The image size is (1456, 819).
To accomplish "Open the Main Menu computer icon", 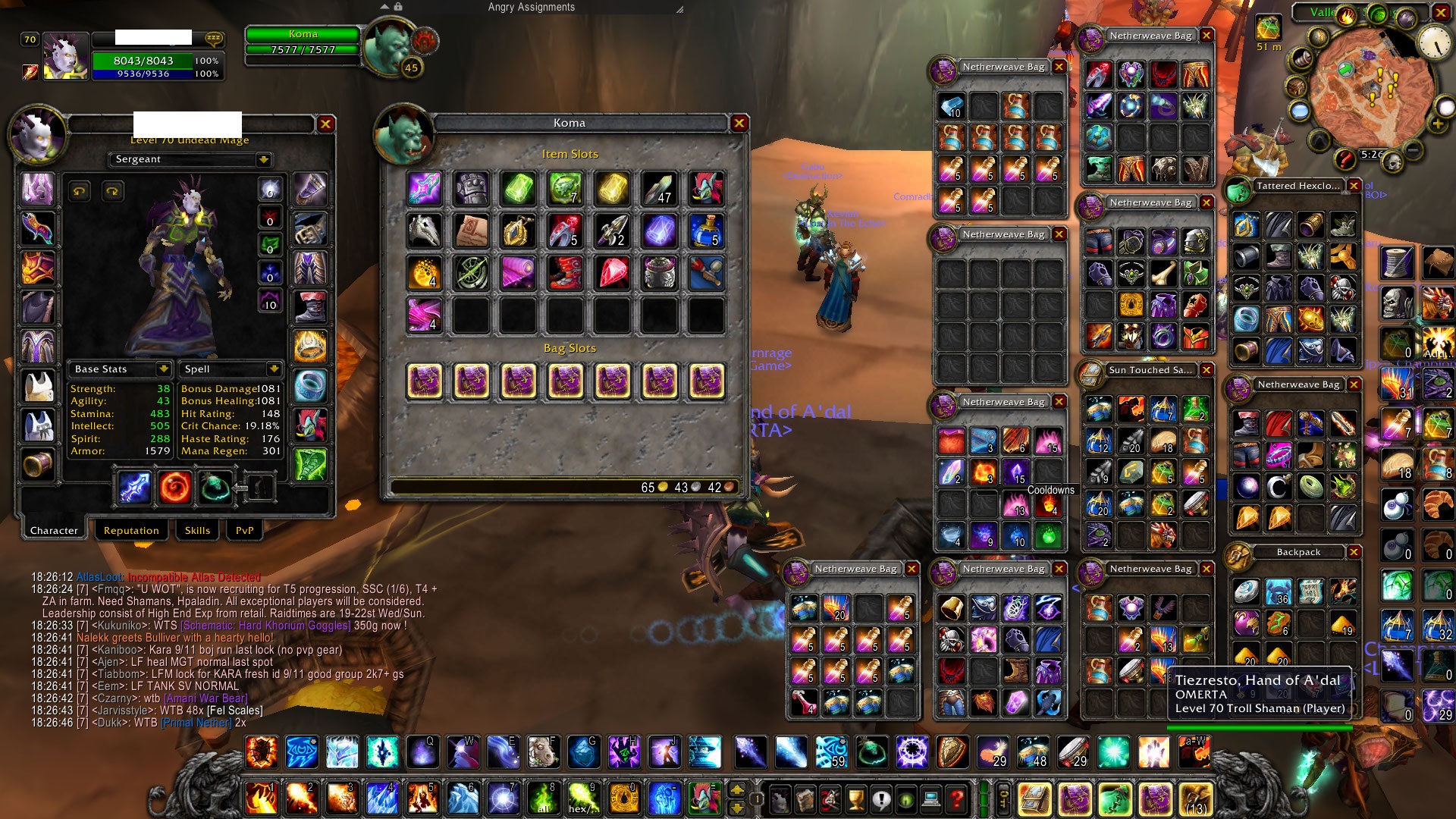I will pos(931,799).
